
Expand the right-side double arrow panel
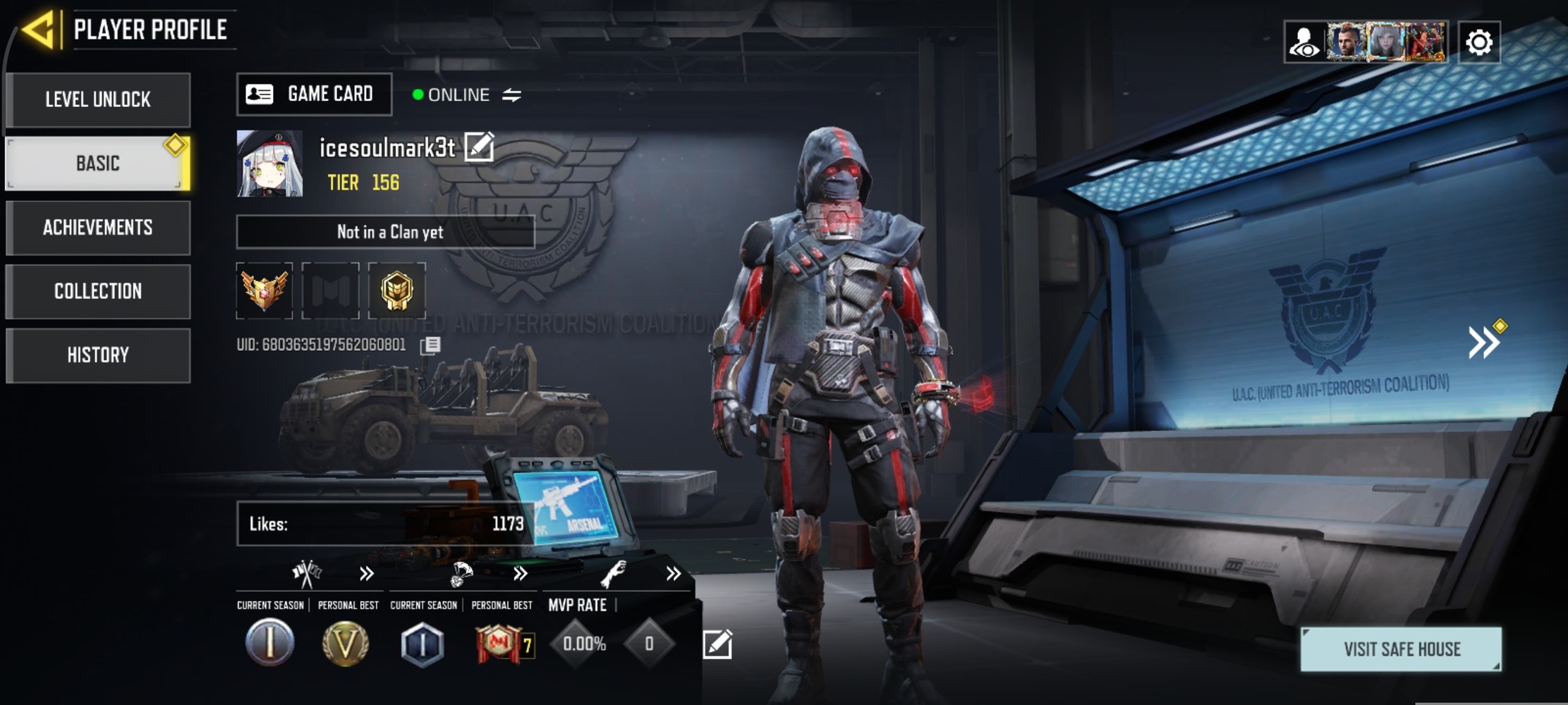click(1484, 343)
